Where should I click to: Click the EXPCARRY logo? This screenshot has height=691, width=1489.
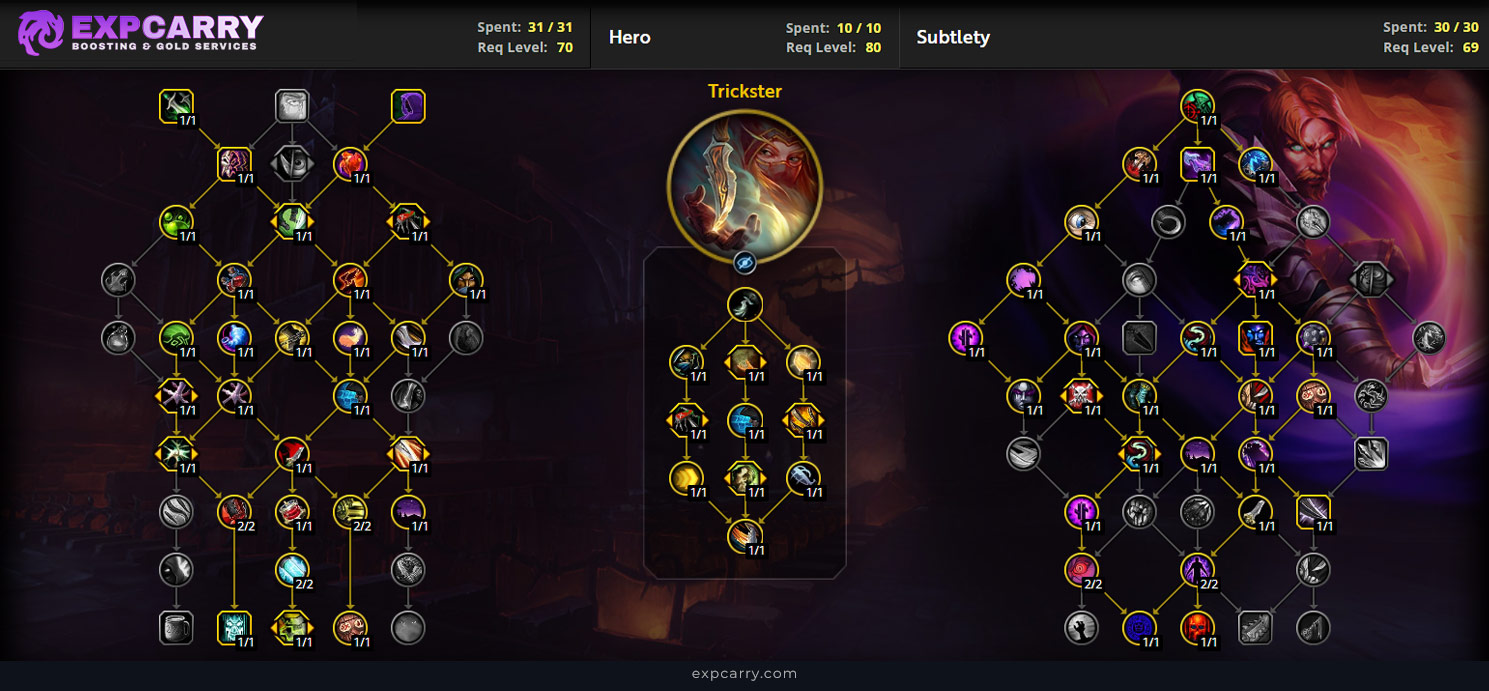(140, 32)
